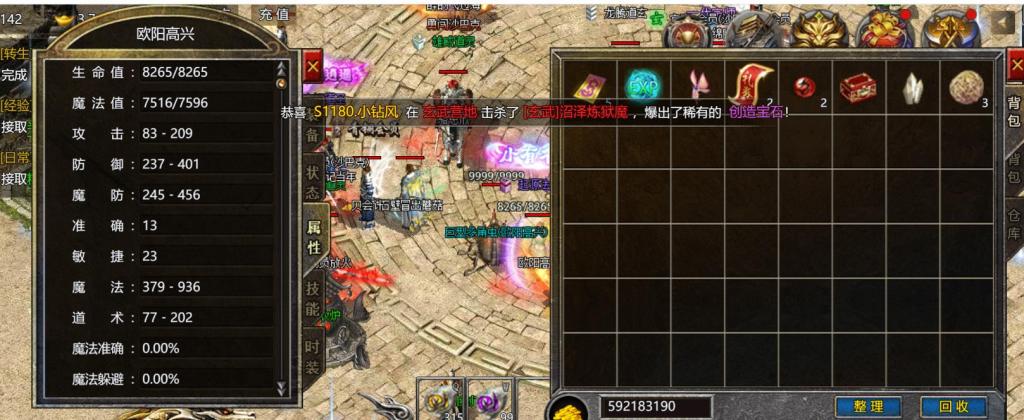Select the purple ticket item
Image resolution: width=1024 pixels, height=420 pixels.
coord(587,86)
